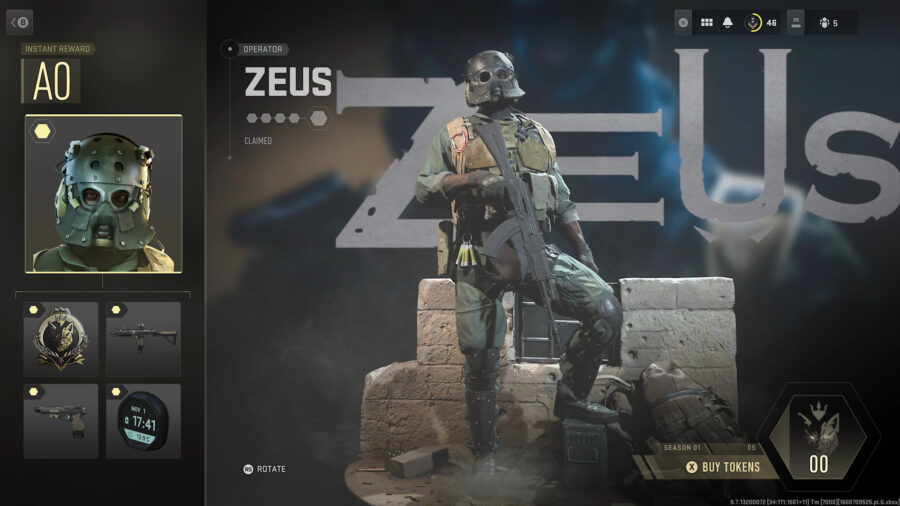
Task: Choose the assault rifle blueprint reward
Action: pyautogui.click(x=143, y=339)
